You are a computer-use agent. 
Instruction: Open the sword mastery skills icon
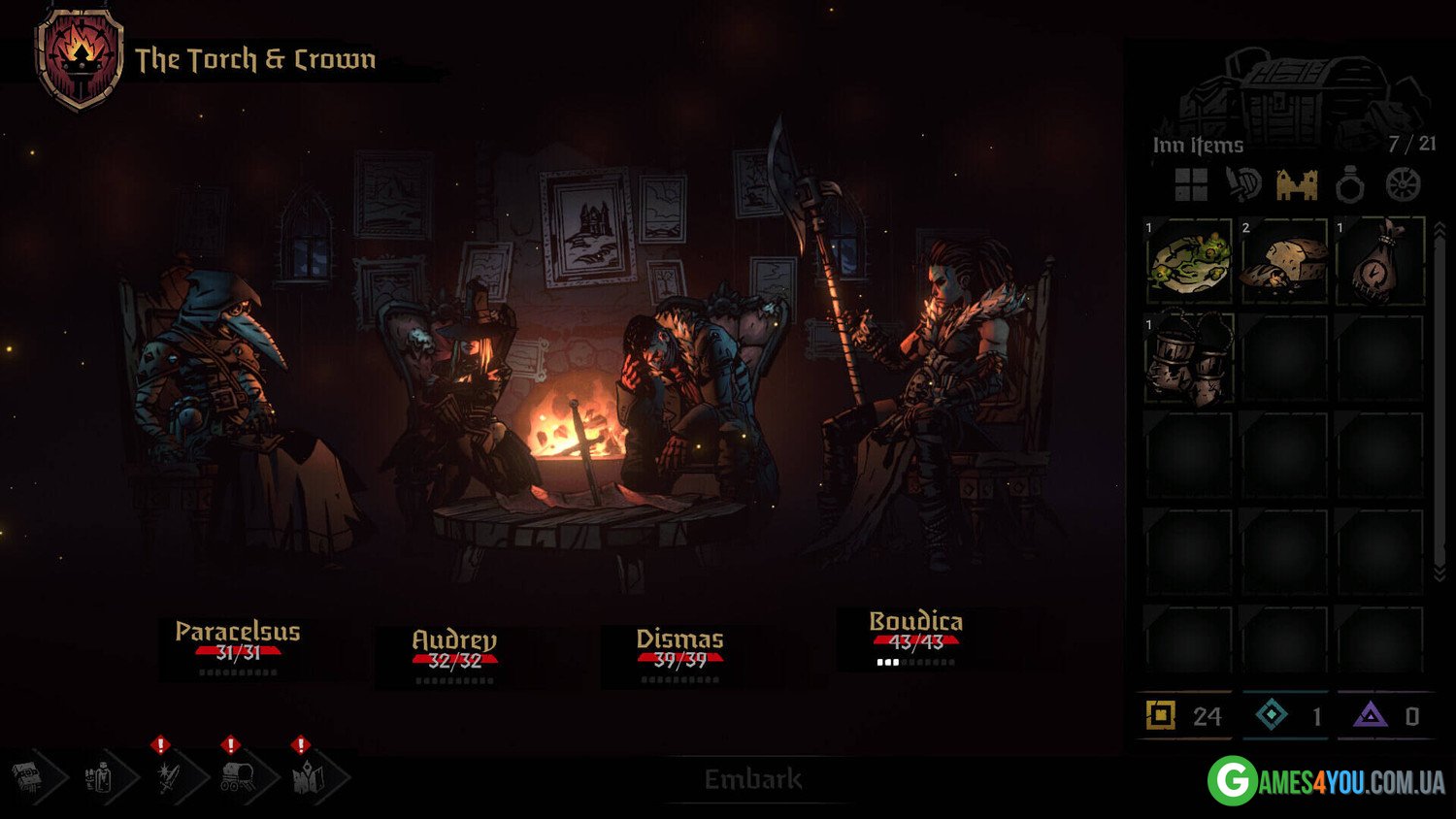[168, 777]
